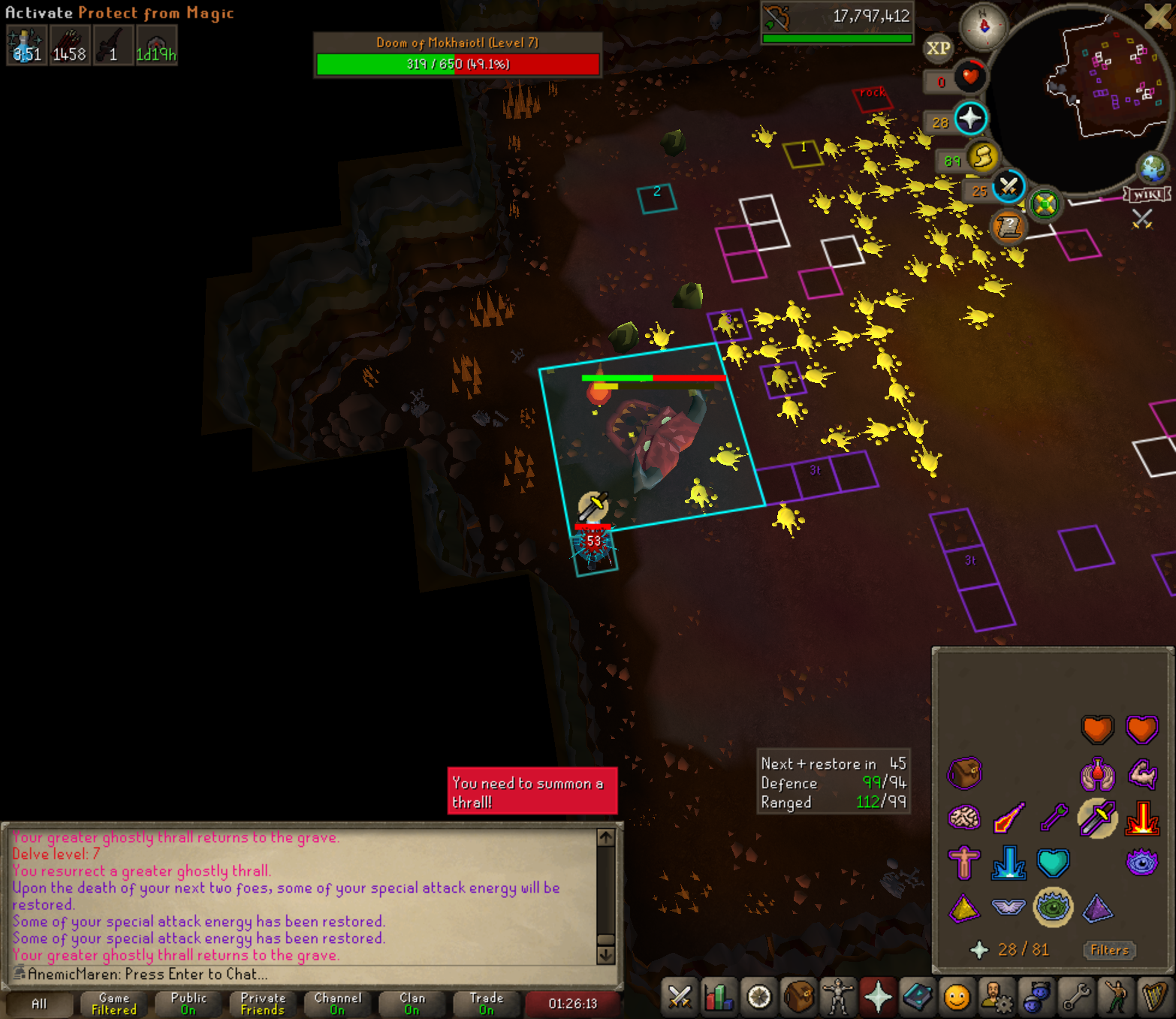Open the Wiki lookup banner
Screen dimensions: 1176x1019
click(1147, 195)
